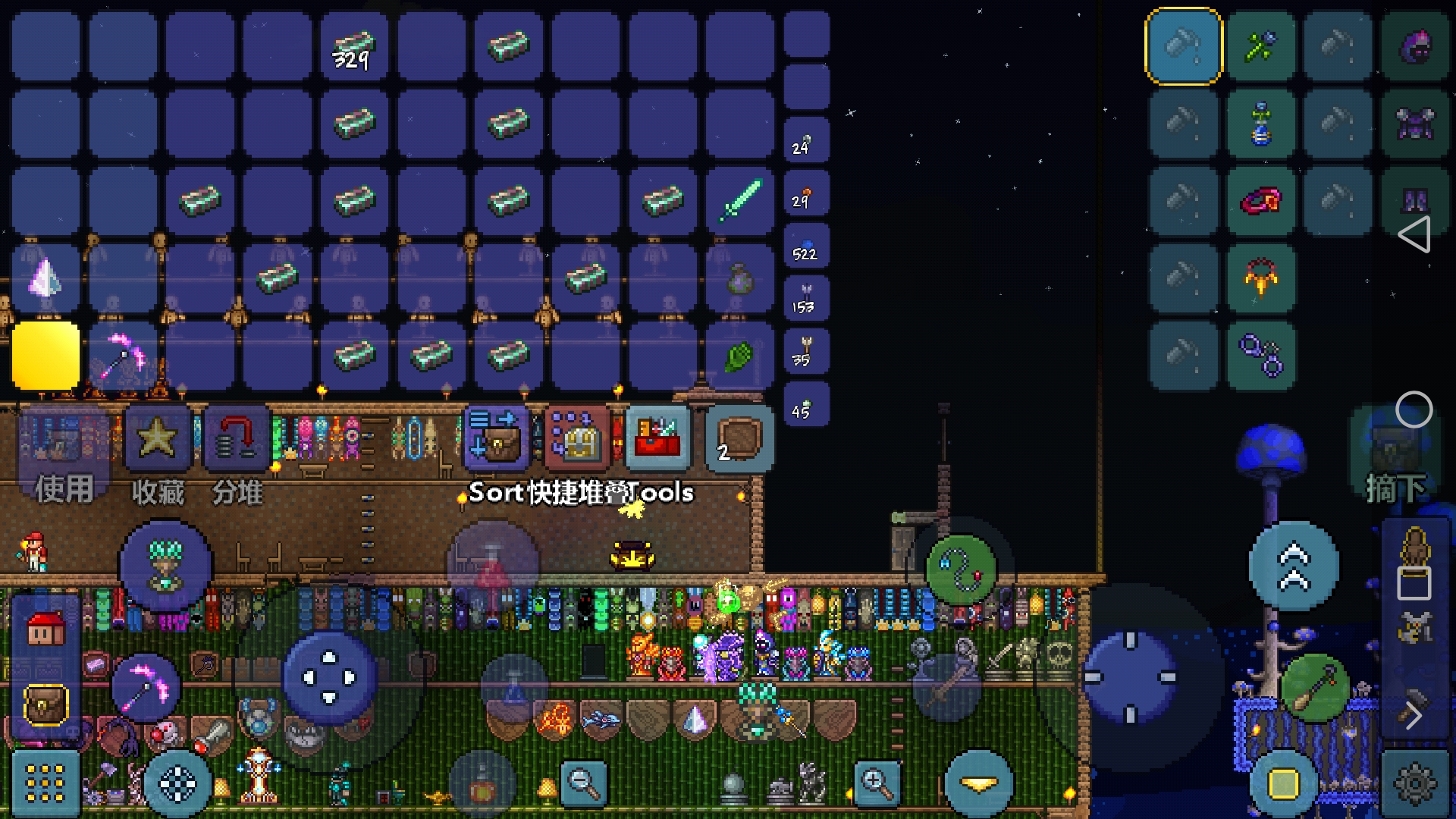Screen dimensions: 1456x819
Task: Tap the Android back triangle
Action: point(1414,234)
